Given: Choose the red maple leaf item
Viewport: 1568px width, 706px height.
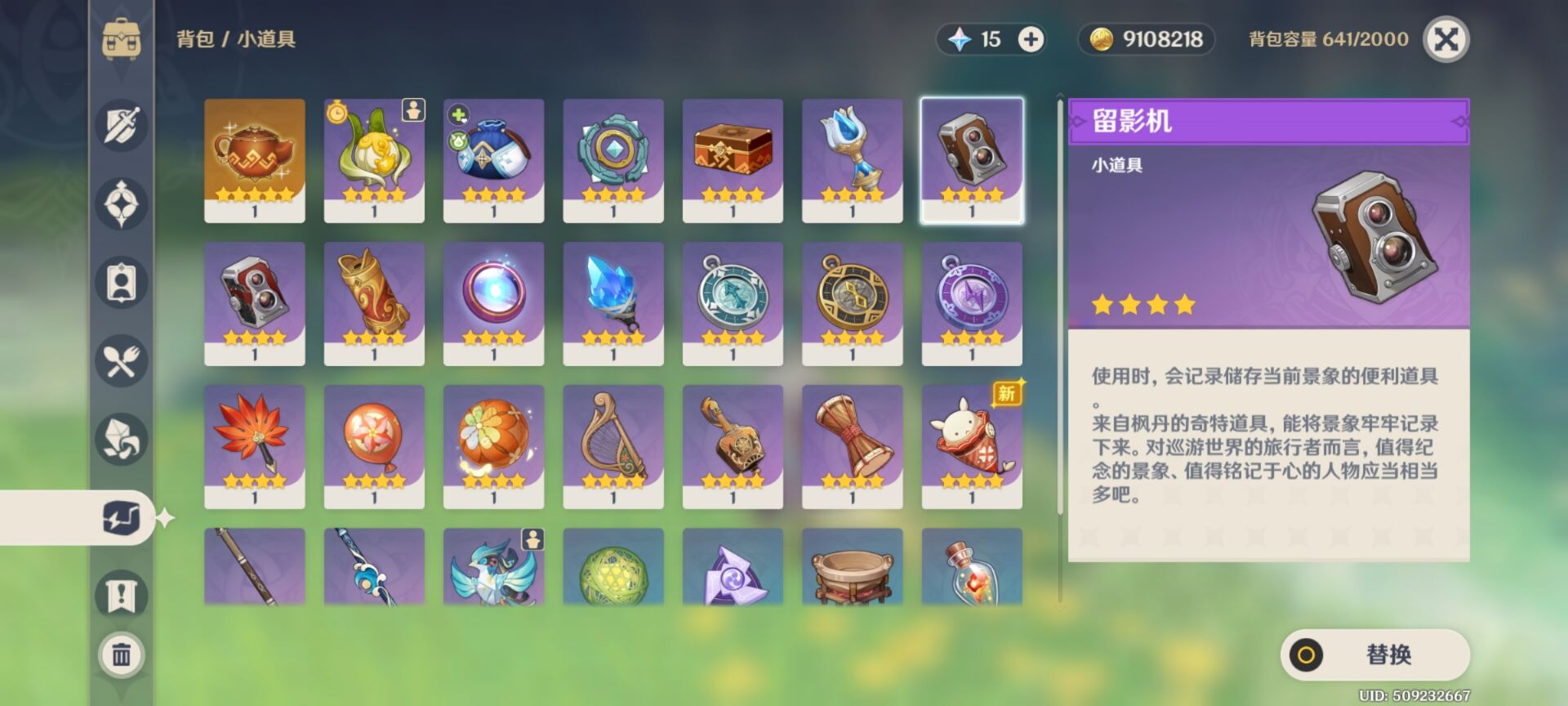Looking at the screenshot, I should point(255,446).
